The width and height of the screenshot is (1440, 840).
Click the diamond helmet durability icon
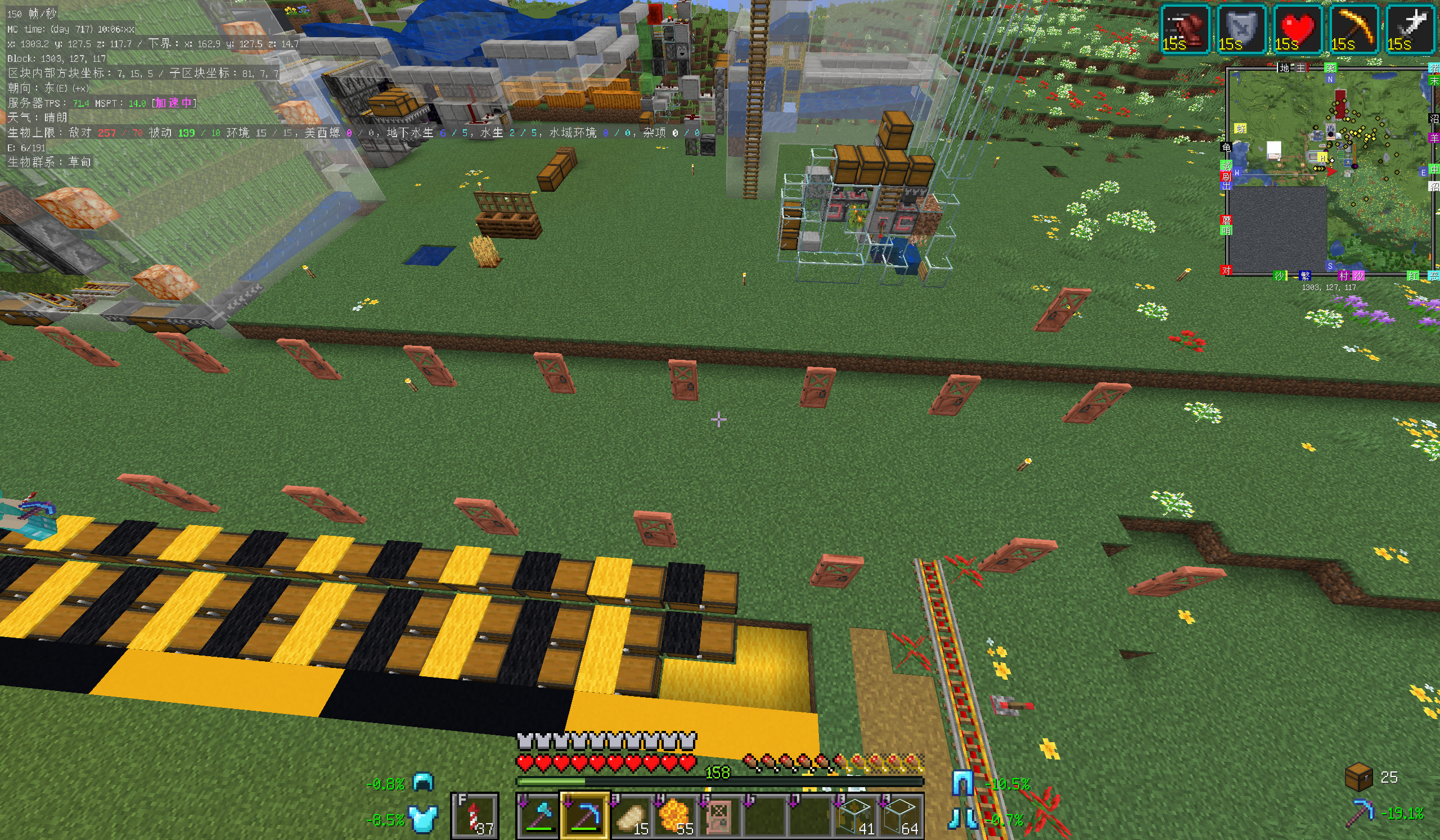coord(424,782)
